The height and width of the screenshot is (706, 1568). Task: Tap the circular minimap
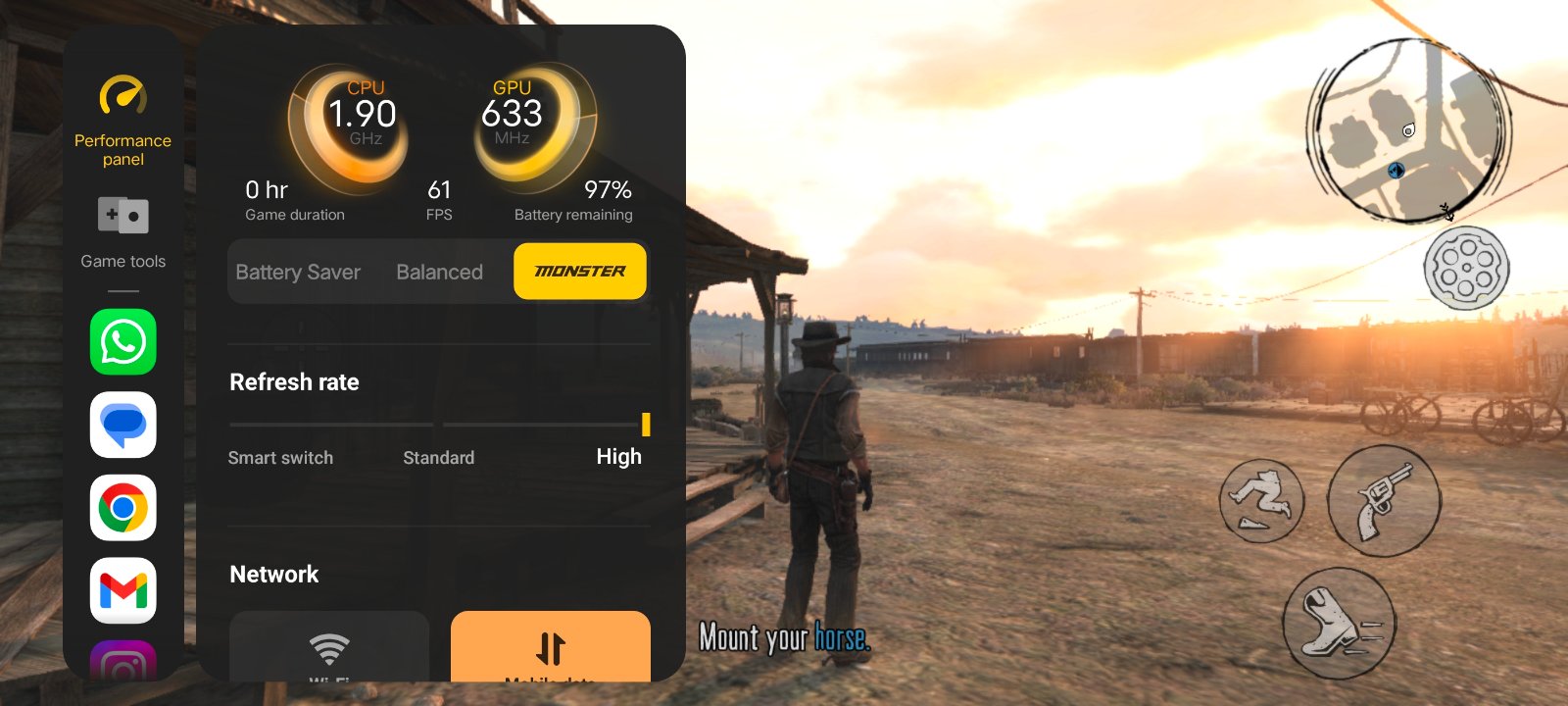point(1406,130)
